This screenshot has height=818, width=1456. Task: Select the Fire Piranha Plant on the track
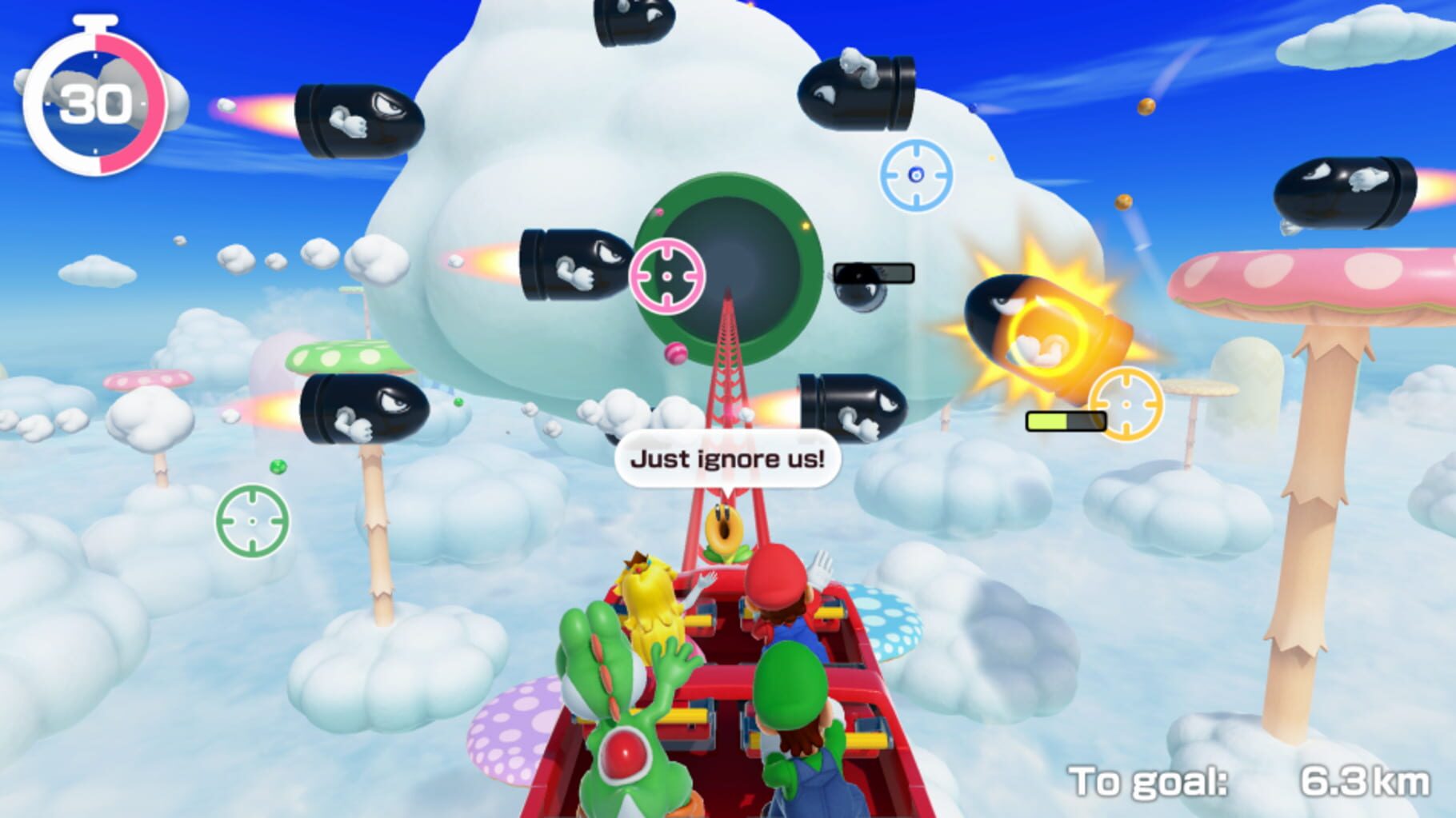tap(724, 528)
